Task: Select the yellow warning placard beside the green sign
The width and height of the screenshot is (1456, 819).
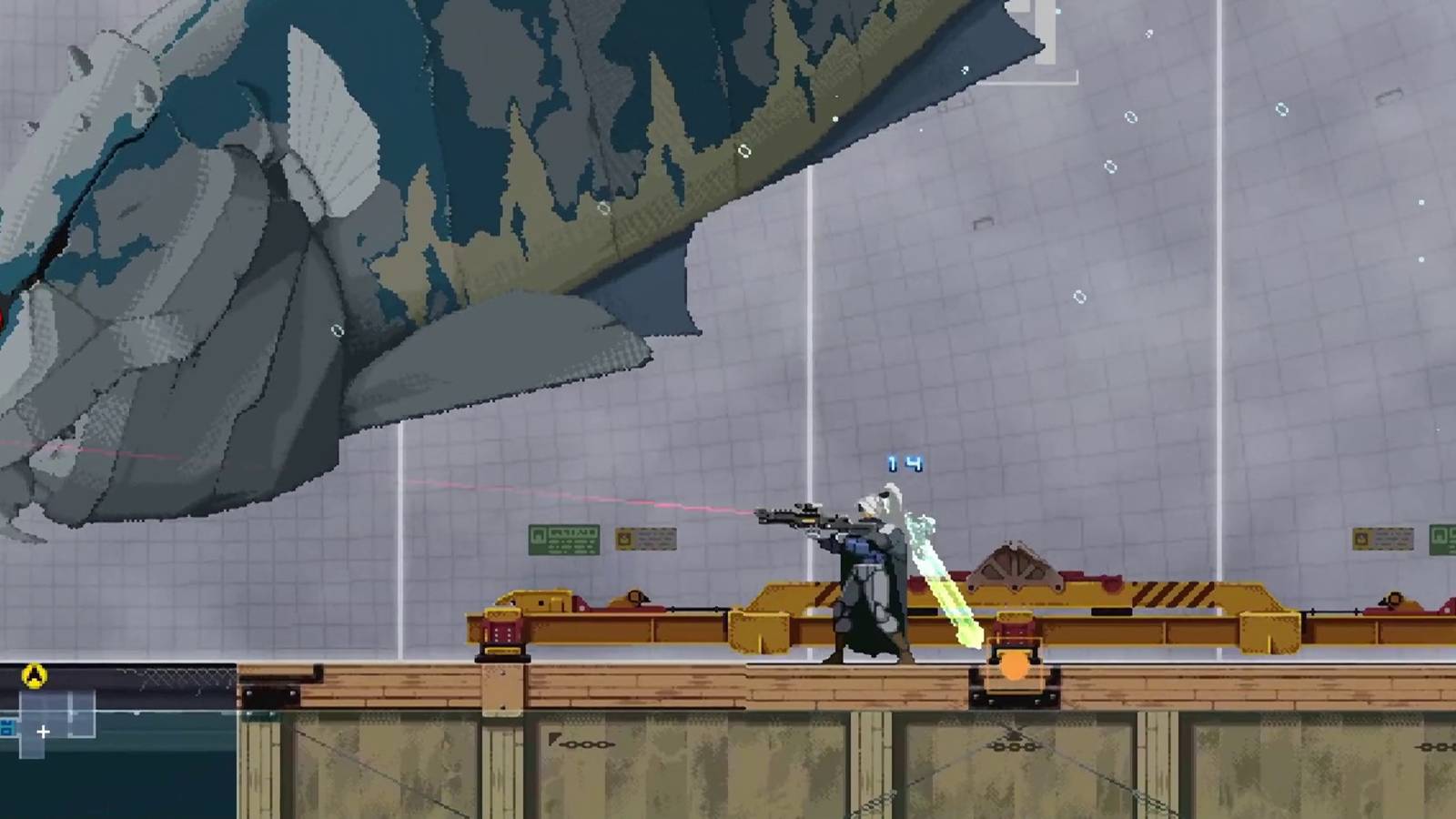Action: click(x=644, y=539)
